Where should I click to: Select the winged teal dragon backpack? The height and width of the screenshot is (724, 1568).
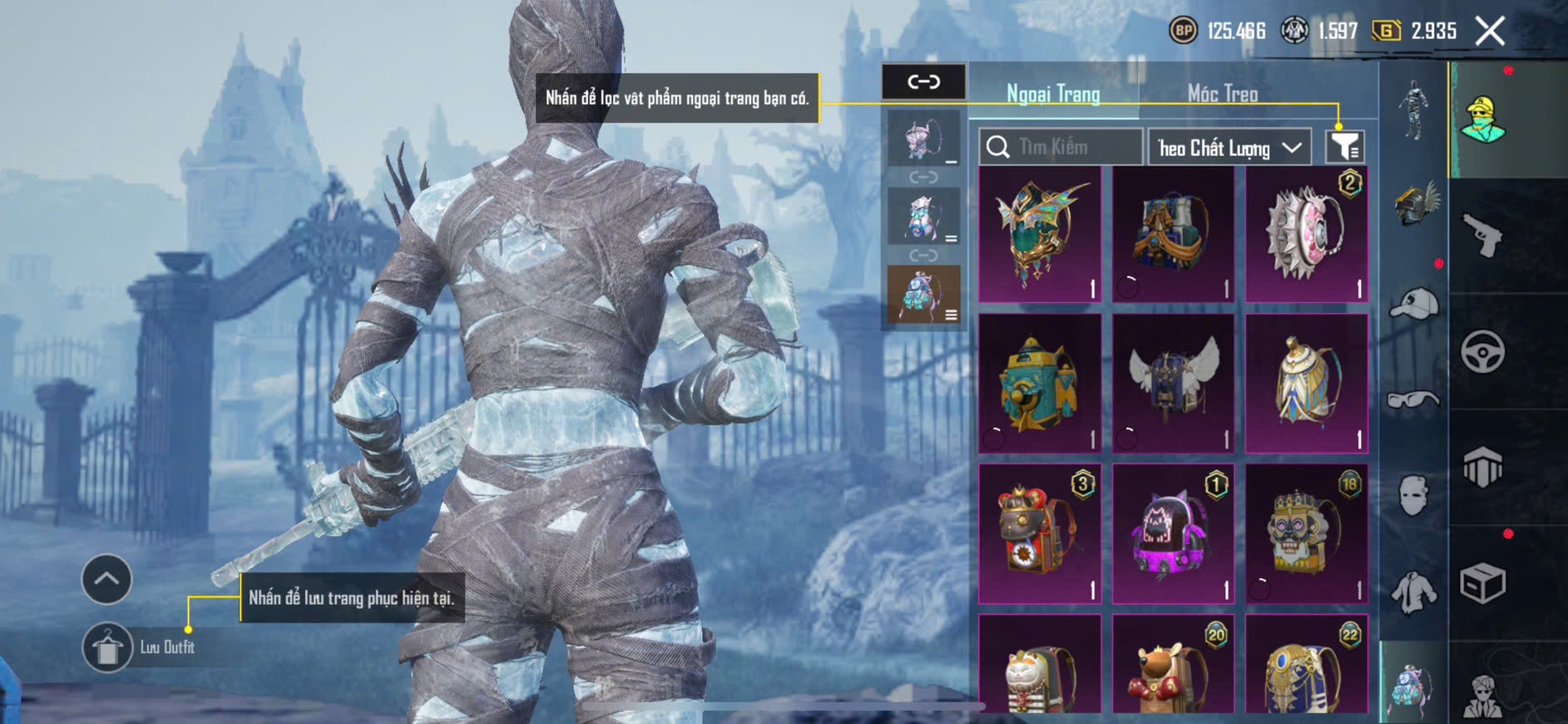[1040, 234]
